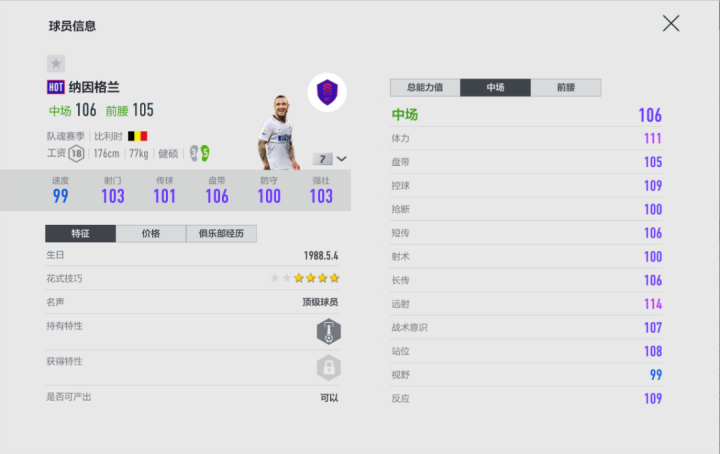Show the 特征 traits tab
The height and width of the screenshot is (454, 720).
[x=80, y=234]
